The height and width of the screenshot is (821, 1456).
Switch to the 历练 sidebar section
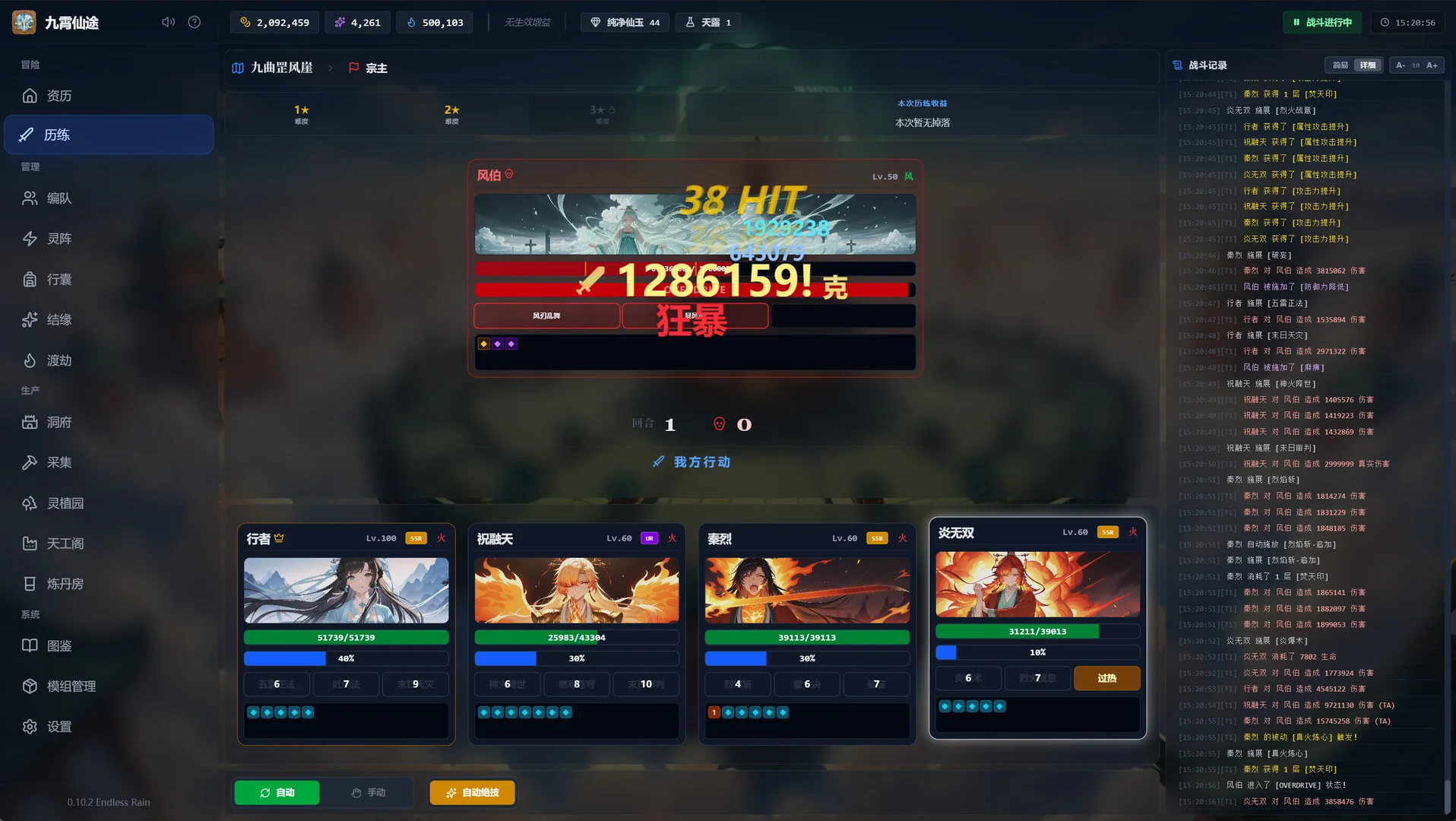point(57,135)
